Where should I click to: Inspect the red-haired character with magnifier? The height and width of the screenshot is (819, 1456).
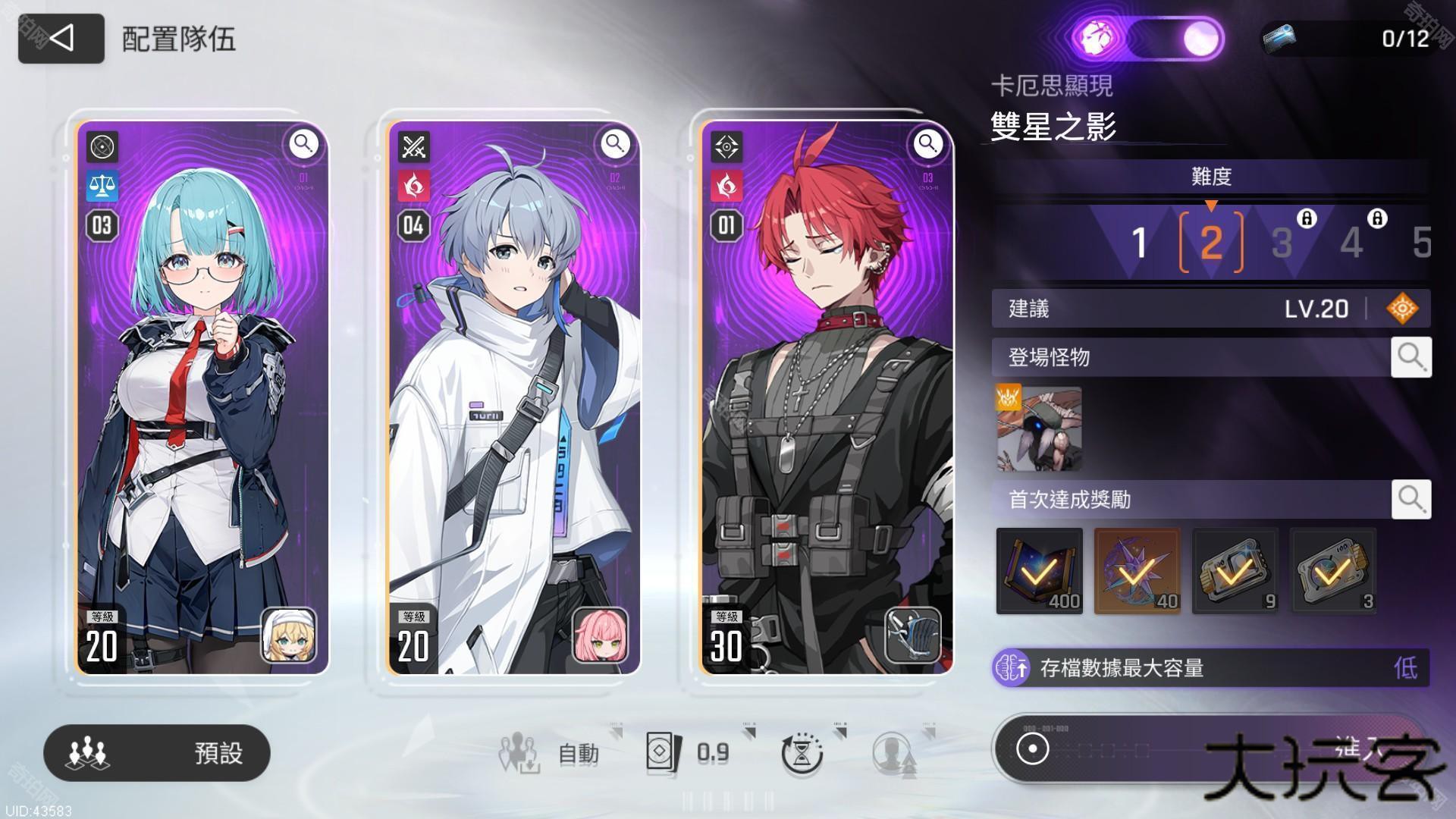pyautogui.click(x=927, y=143)
